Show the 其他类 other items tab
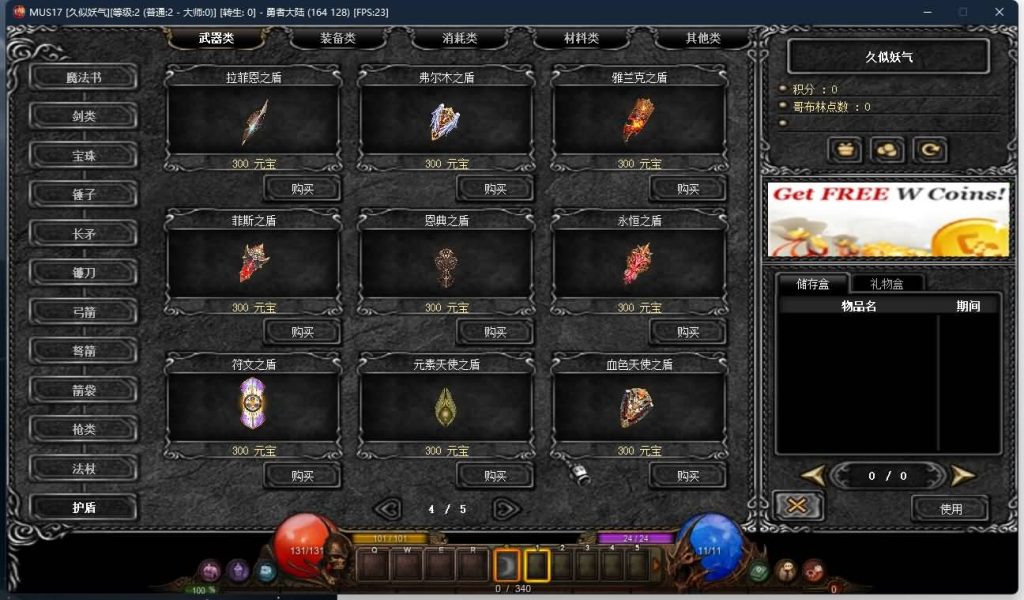This screenshot has width=1024, height=600. 702,39
